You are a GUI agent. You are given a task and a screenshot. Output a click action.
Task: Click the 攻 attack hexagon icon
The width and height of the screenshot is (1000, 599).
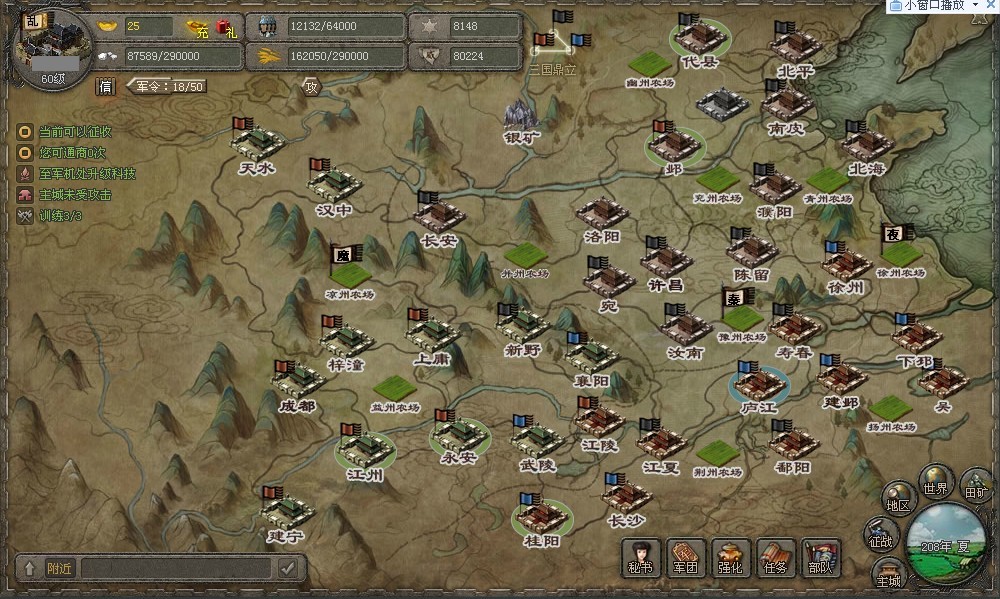tap(311, 87)
